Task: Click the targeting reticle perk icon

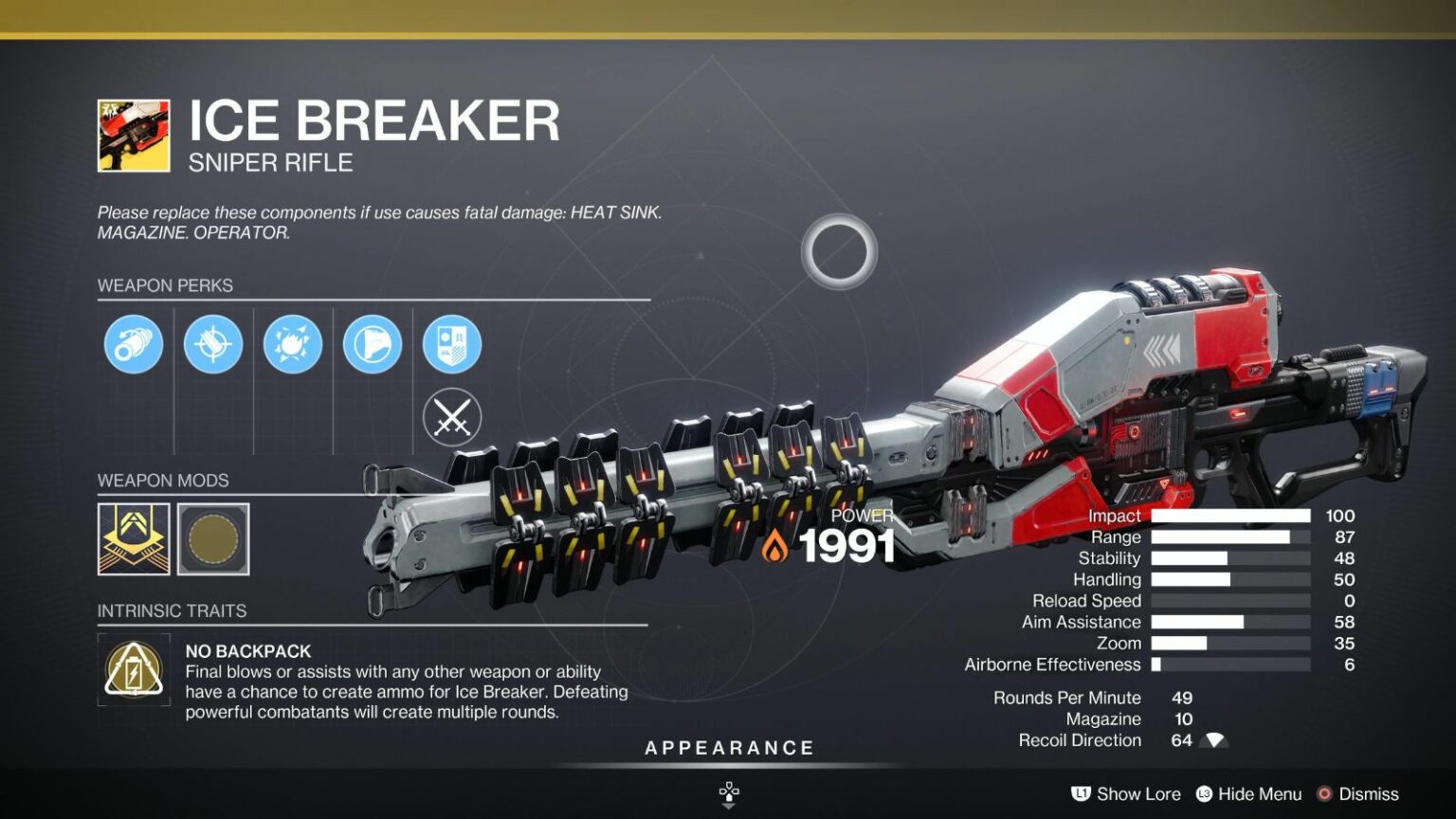Action: point(211,344)
